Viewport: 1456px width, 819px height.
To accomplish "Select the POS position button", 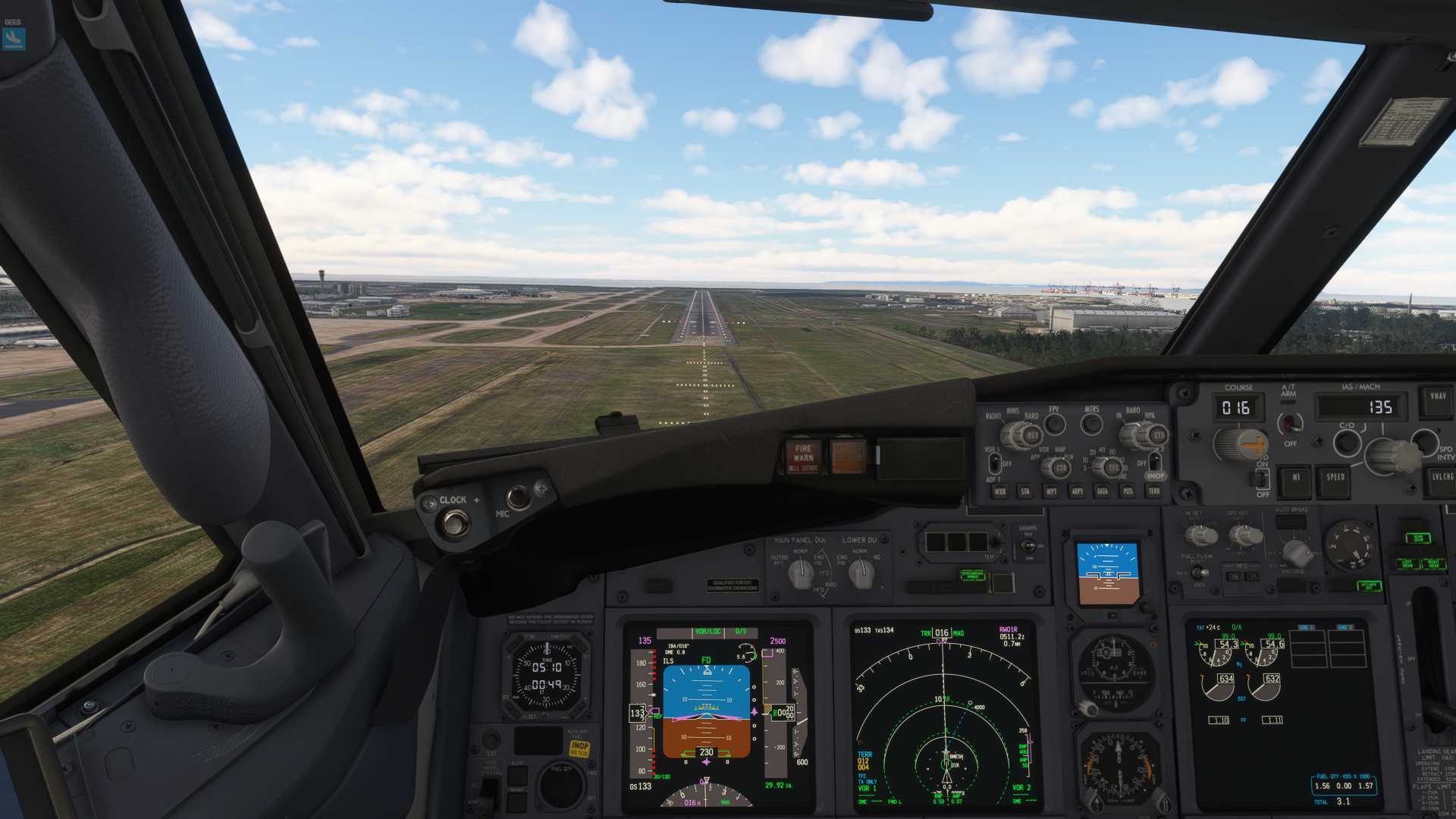I will point(1128,491).
